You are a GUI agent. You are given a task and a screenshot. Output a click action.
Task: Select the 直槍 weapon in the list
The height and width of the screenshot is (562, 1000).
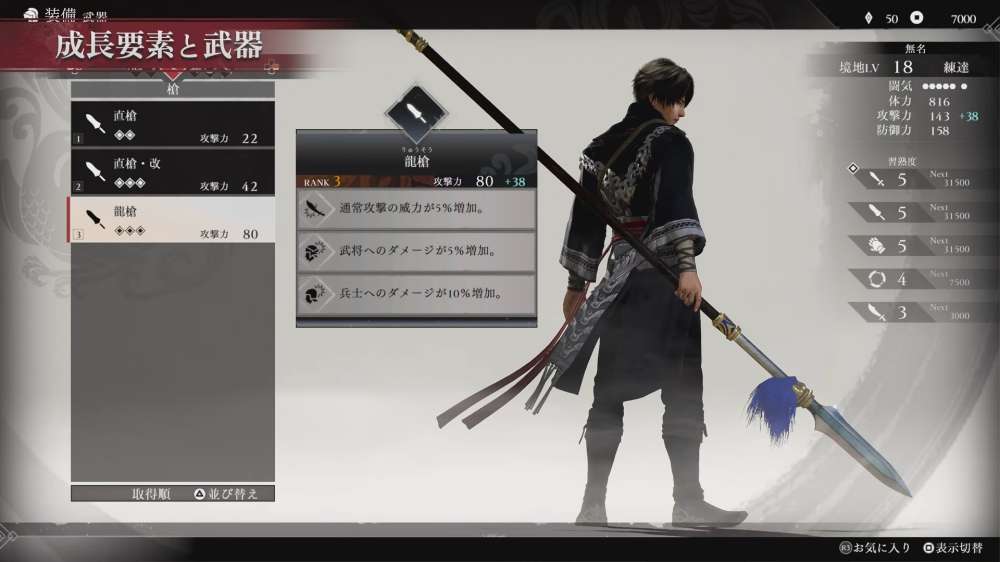[x=171, y=125]
